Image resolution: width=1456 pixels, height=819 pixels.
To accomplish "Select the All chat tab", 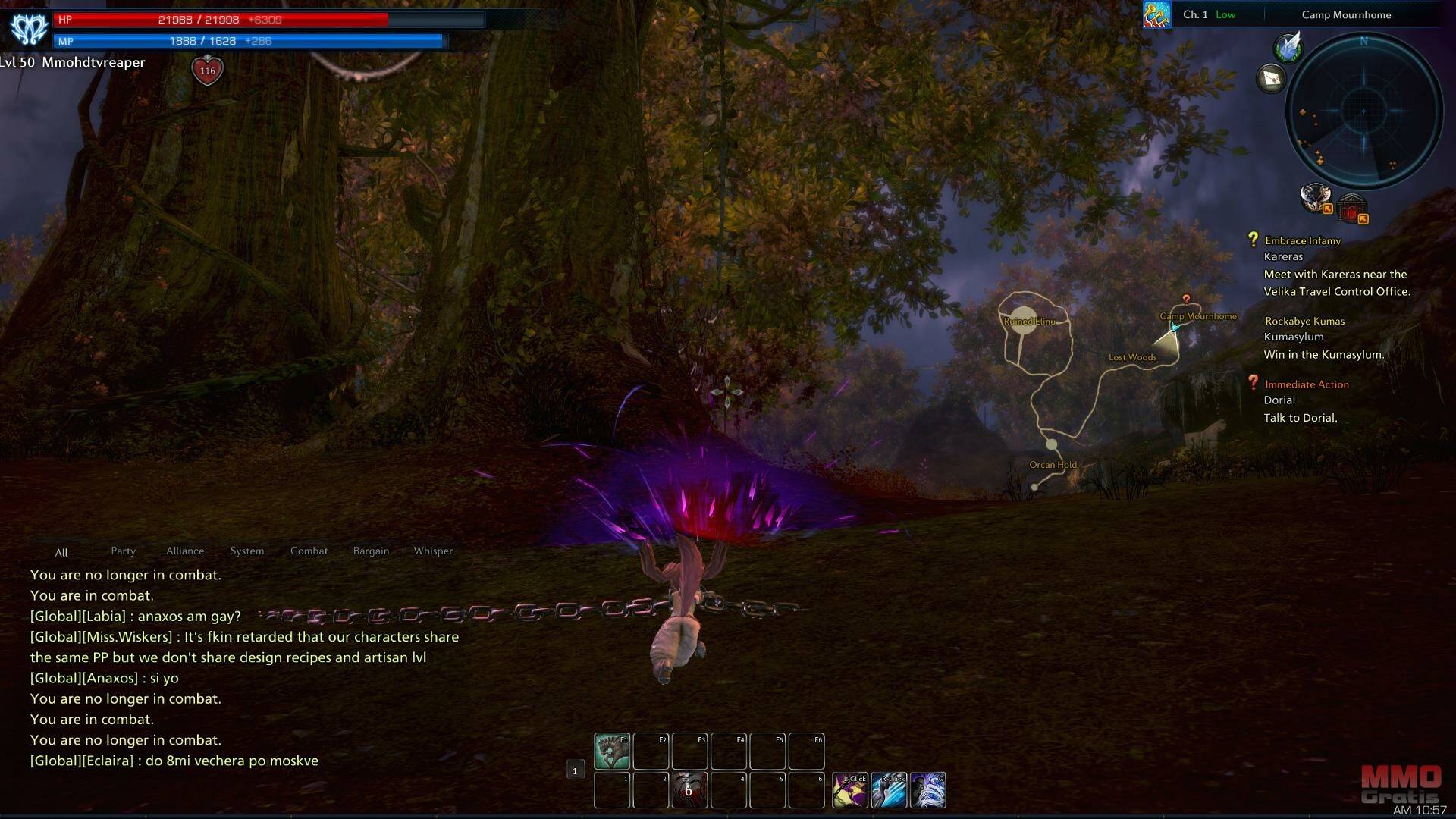I will click(61, 552).
